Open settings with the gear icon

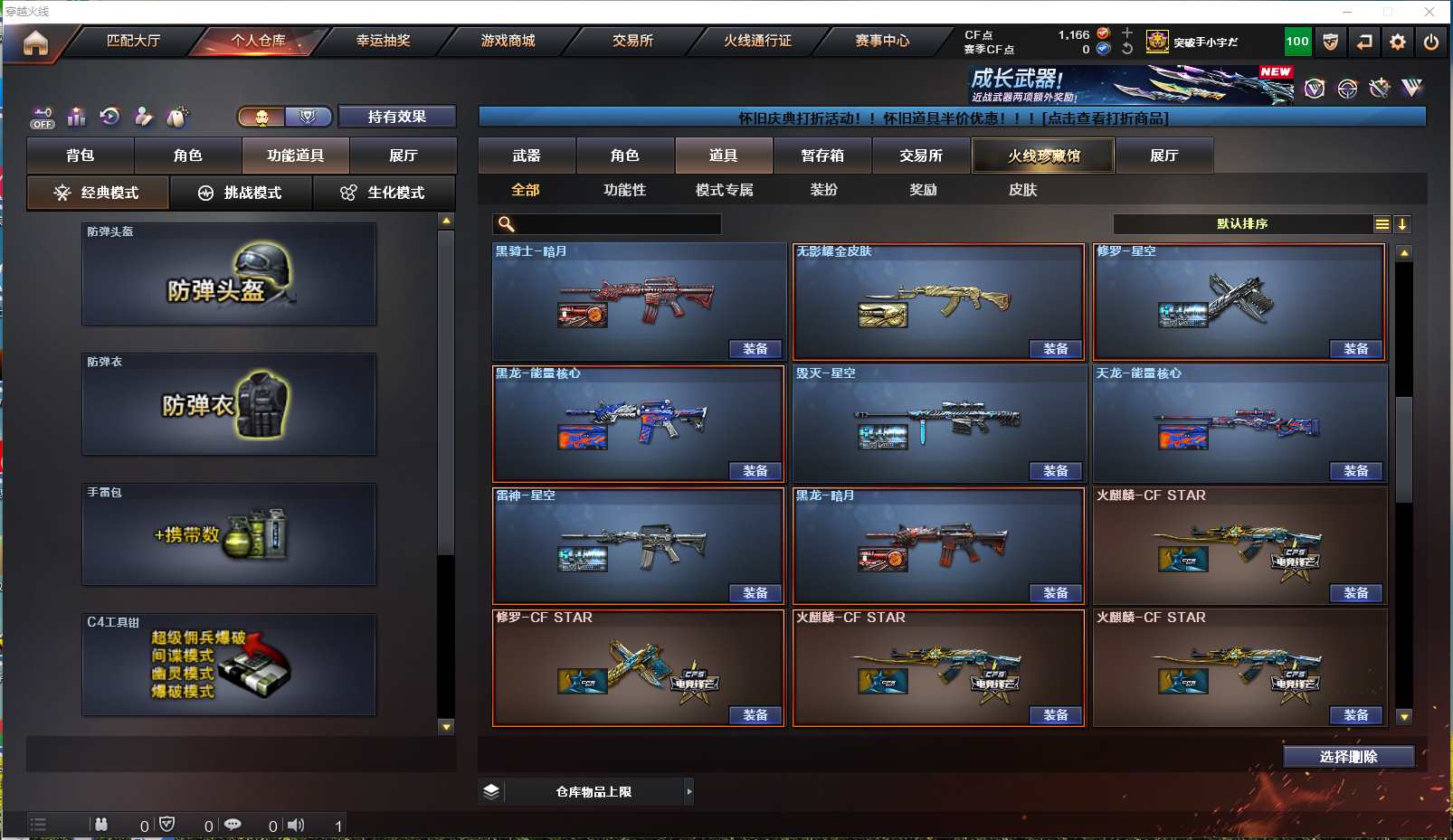[1398, 42]
